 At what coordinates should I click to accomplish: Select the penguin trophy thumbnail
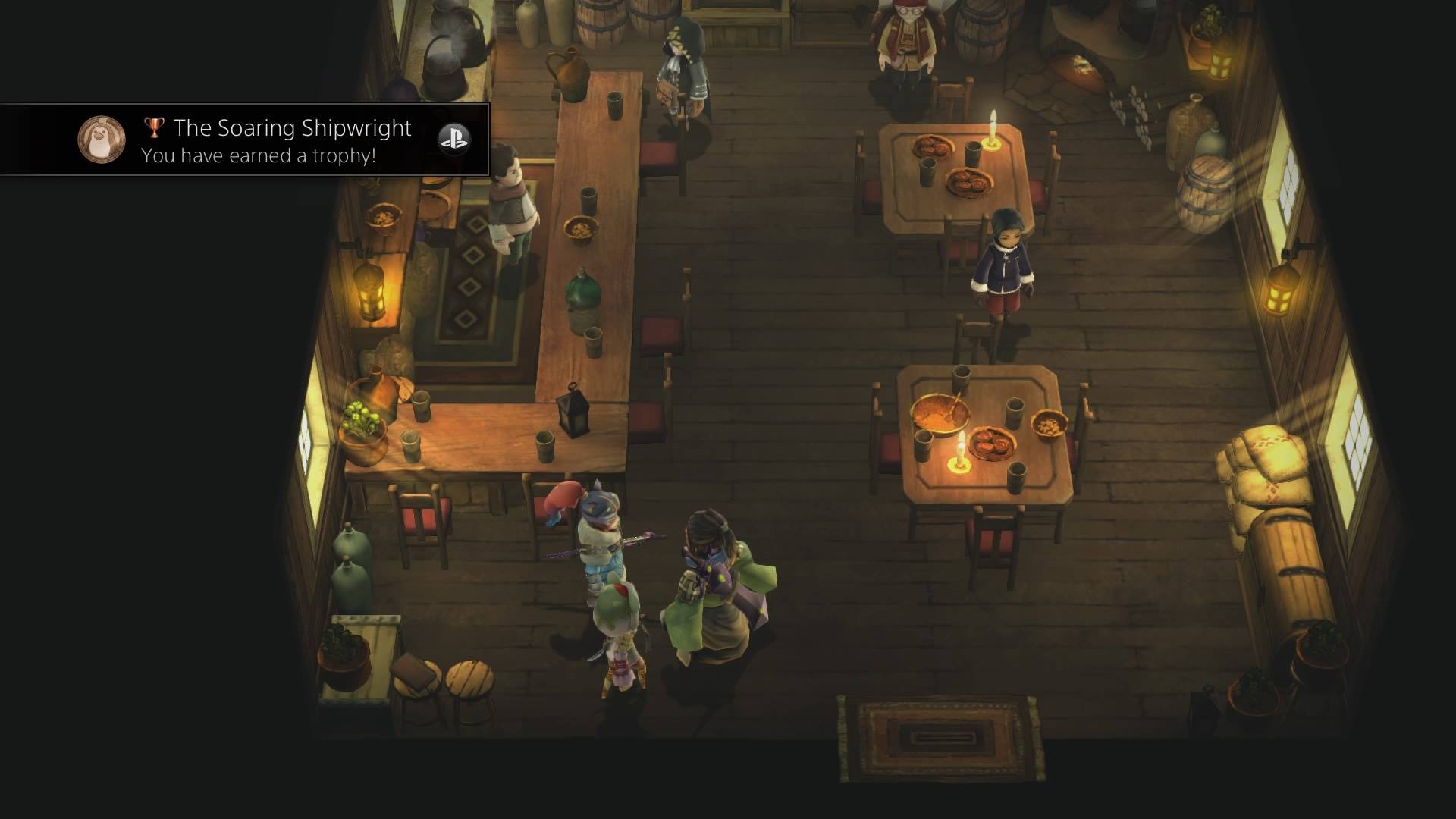pyautogui.click(x=102, y=140)
